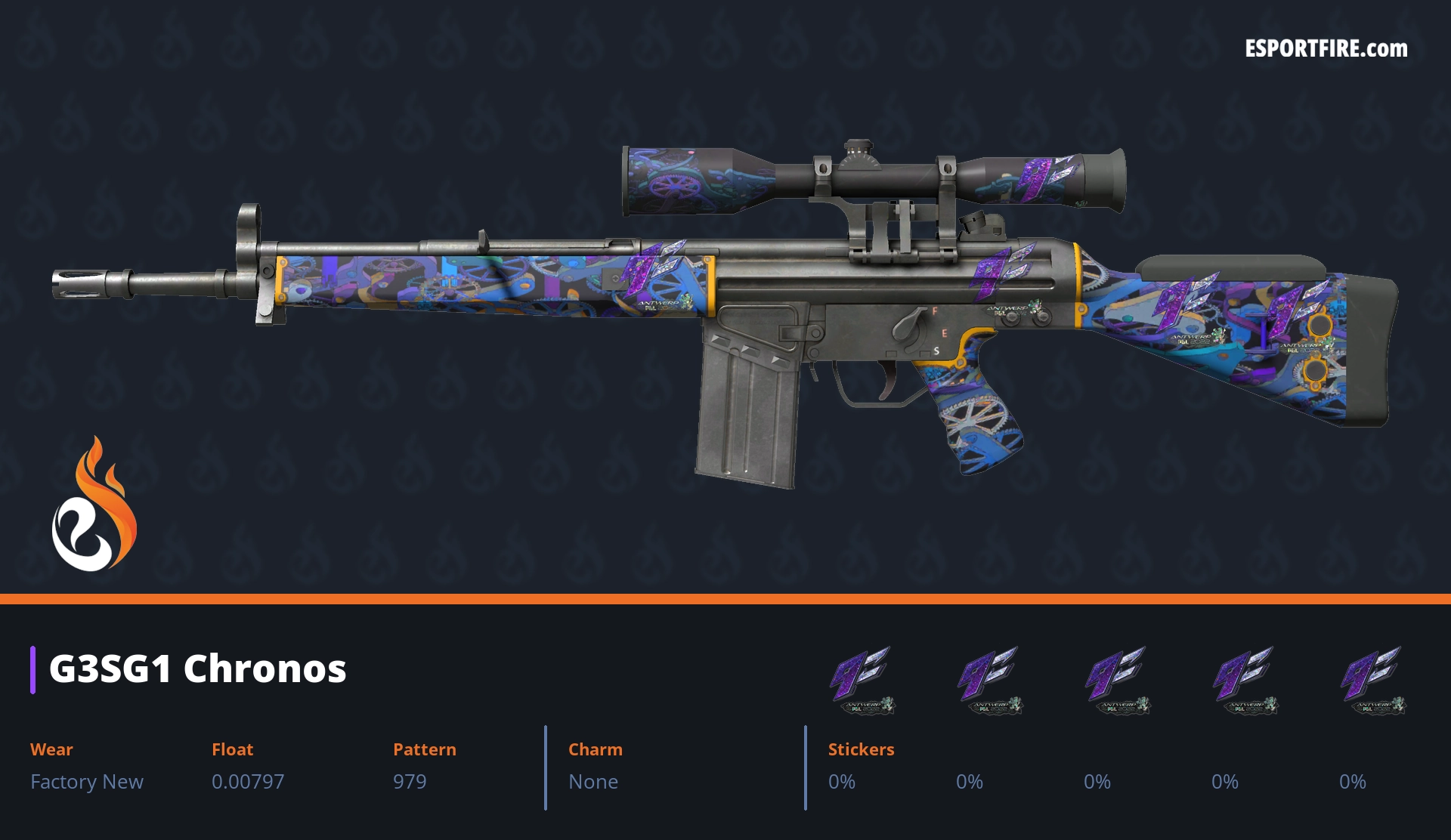The width and height of the screenshot is (1451, 840).
Task: Open the ESPORTFIRE.com site link
Action: tap(1326, 49)
